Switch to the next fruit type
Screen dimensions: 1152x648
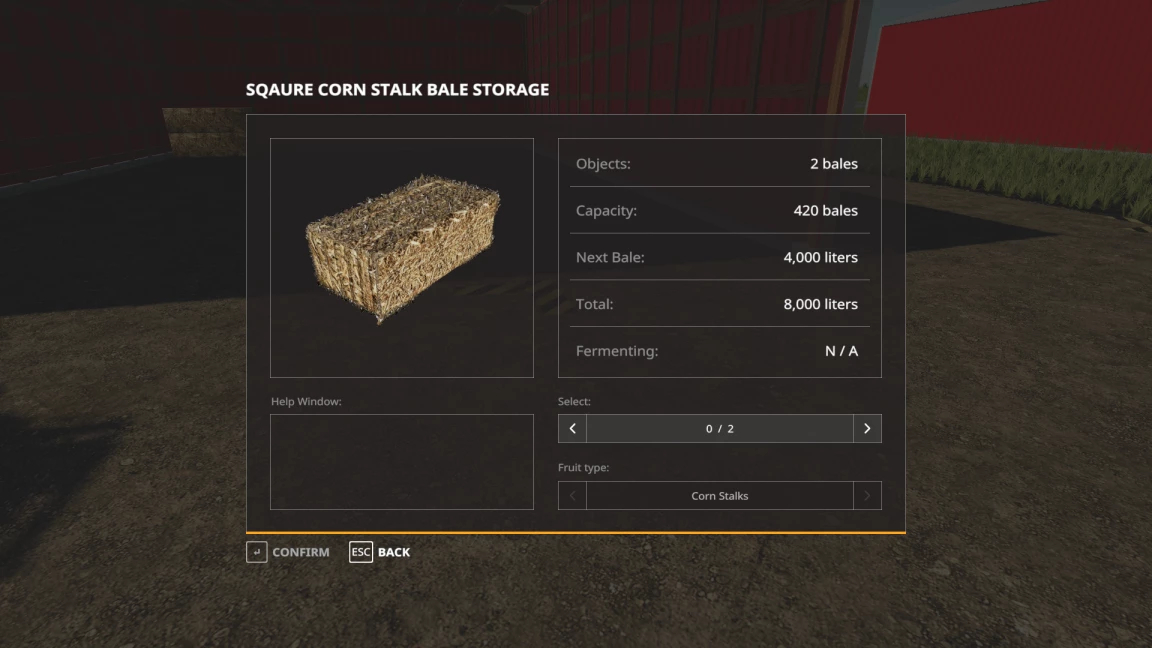click(x=867, y=496)
